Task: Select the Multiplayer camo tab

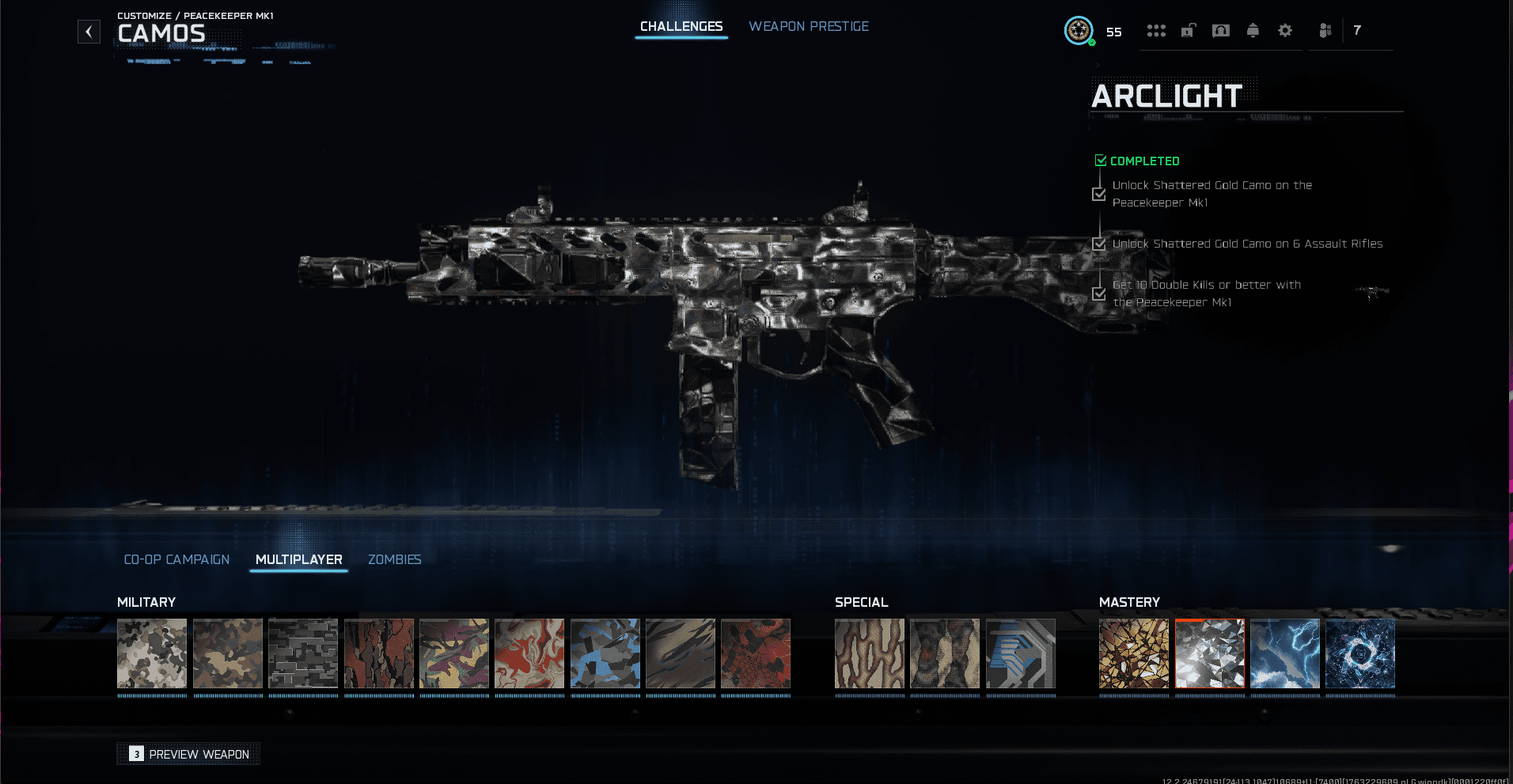Action: pyautogui.click(x=298, y=559)
